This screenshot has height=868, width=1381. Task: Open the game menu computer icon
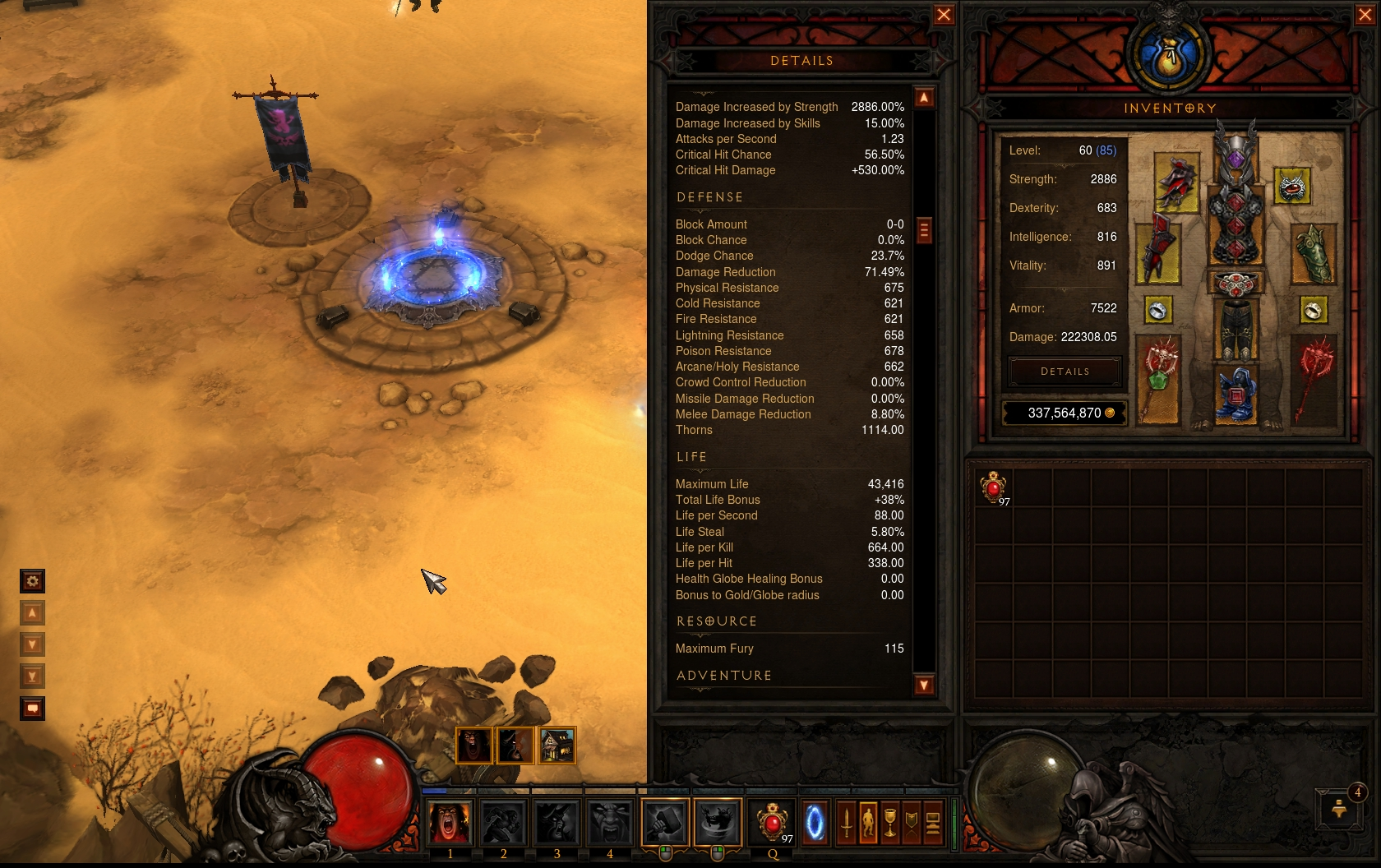point(933,823)
